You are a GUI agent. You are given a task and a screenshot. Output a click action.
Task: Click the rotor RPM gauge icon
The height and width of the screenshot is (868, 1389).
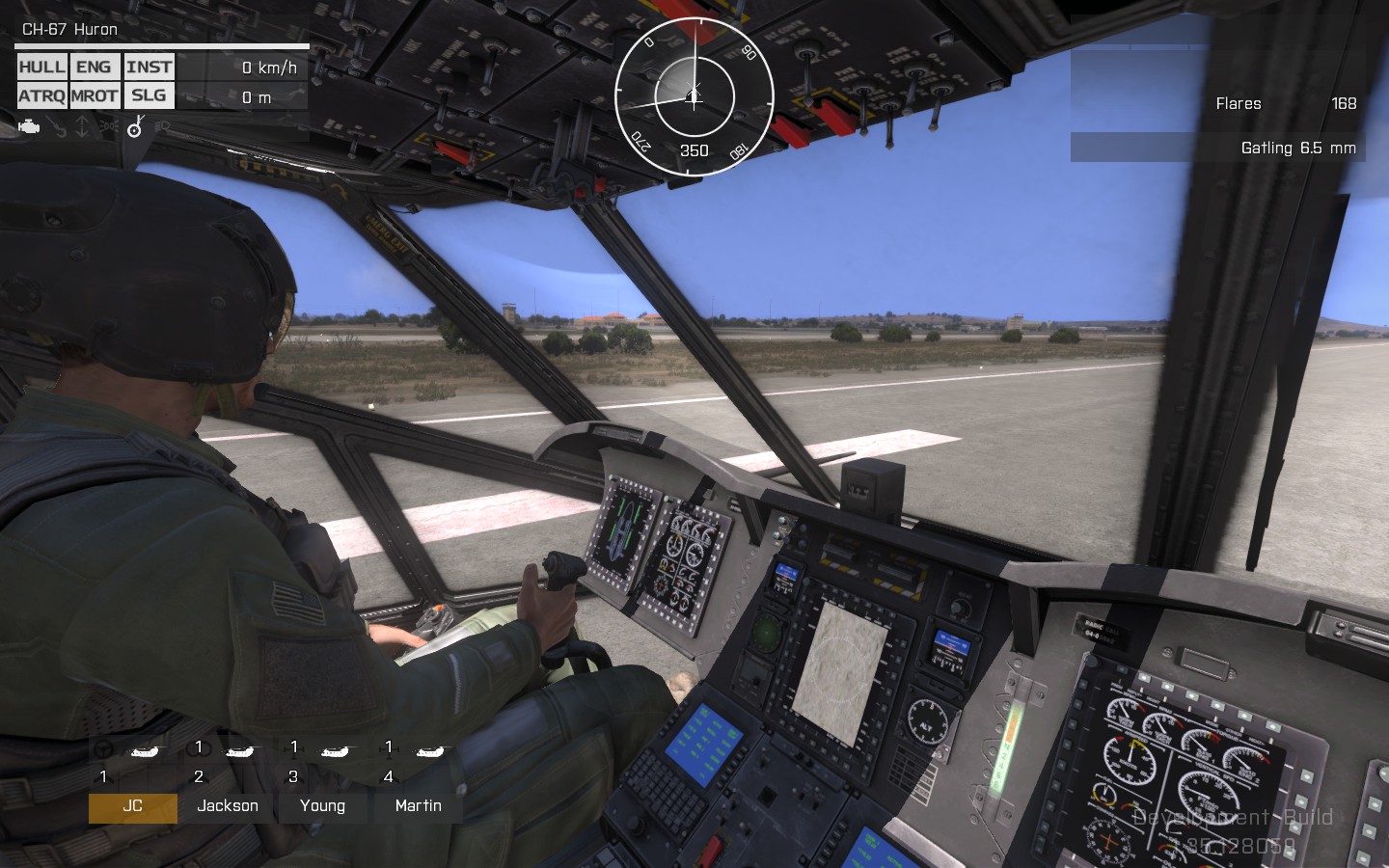click(x=133, y=130)
